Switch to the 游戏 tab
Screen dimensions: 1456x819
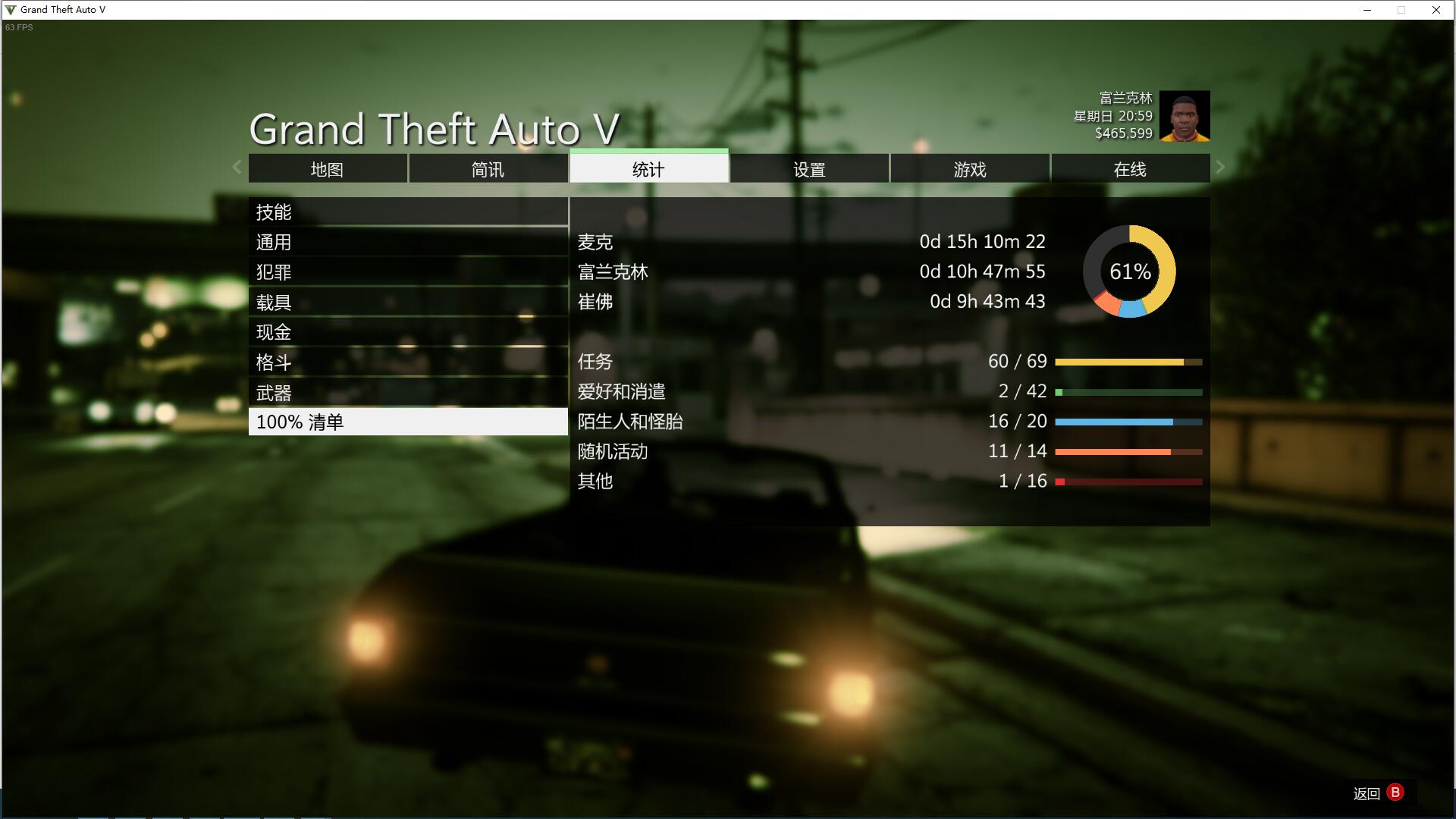(970, 169)
